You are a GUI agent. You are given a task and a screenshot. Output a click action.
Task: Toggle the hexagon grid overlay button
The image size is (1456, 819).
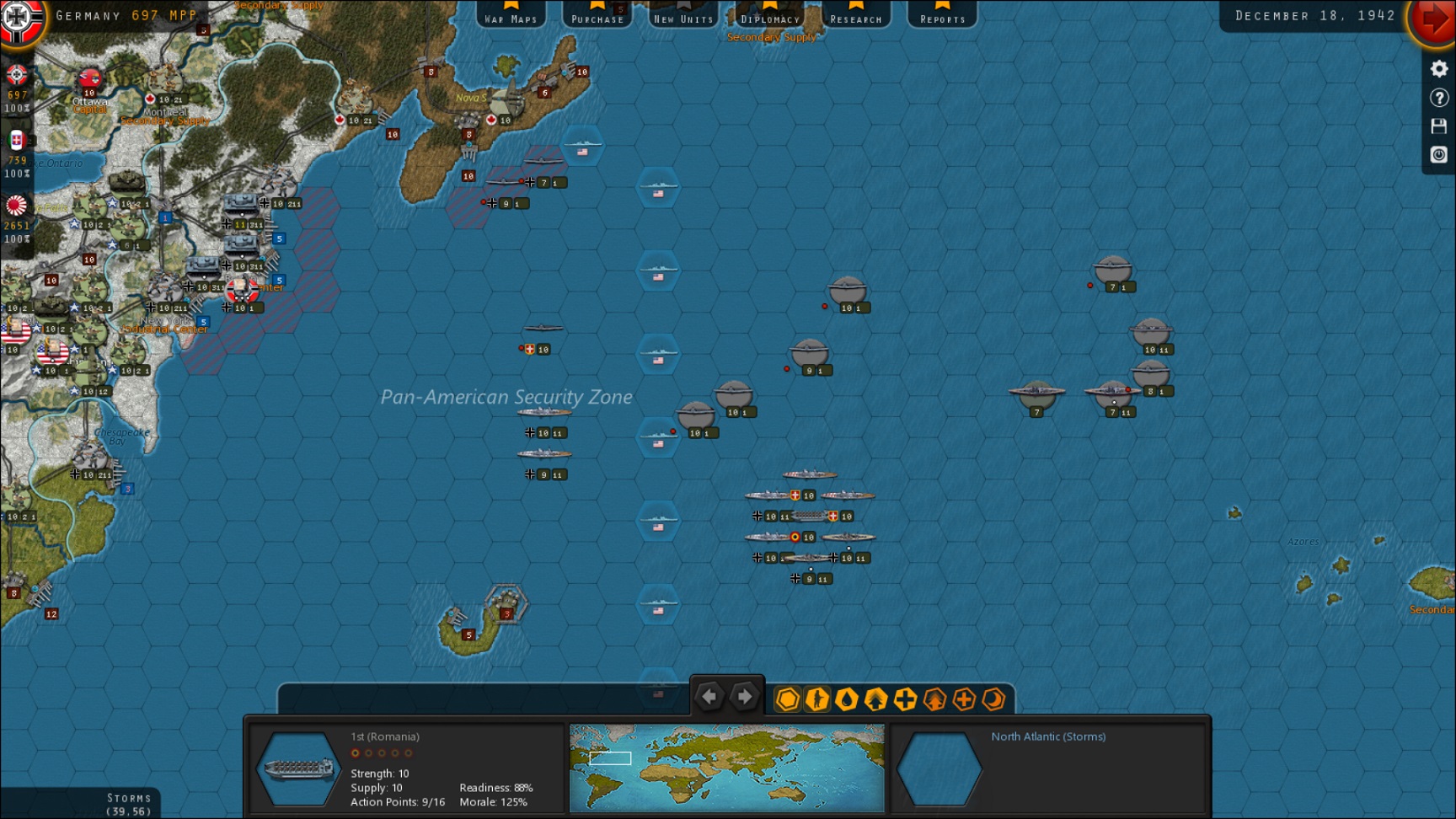tap(788, 699)
